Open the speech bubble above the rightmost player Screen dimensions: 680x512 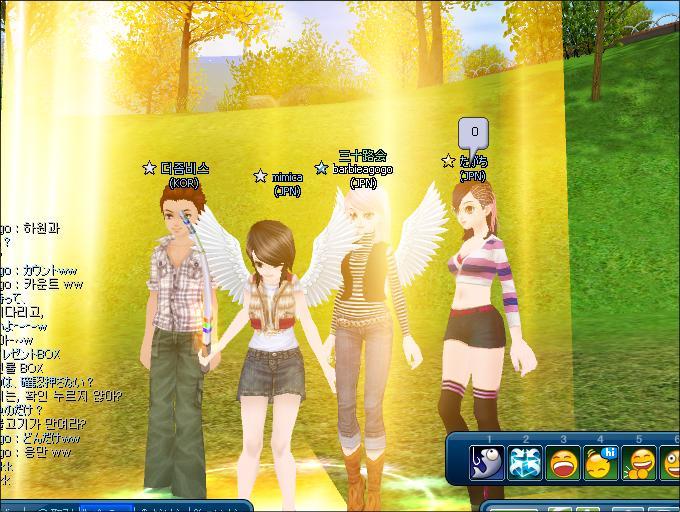(x=474, y=133)
